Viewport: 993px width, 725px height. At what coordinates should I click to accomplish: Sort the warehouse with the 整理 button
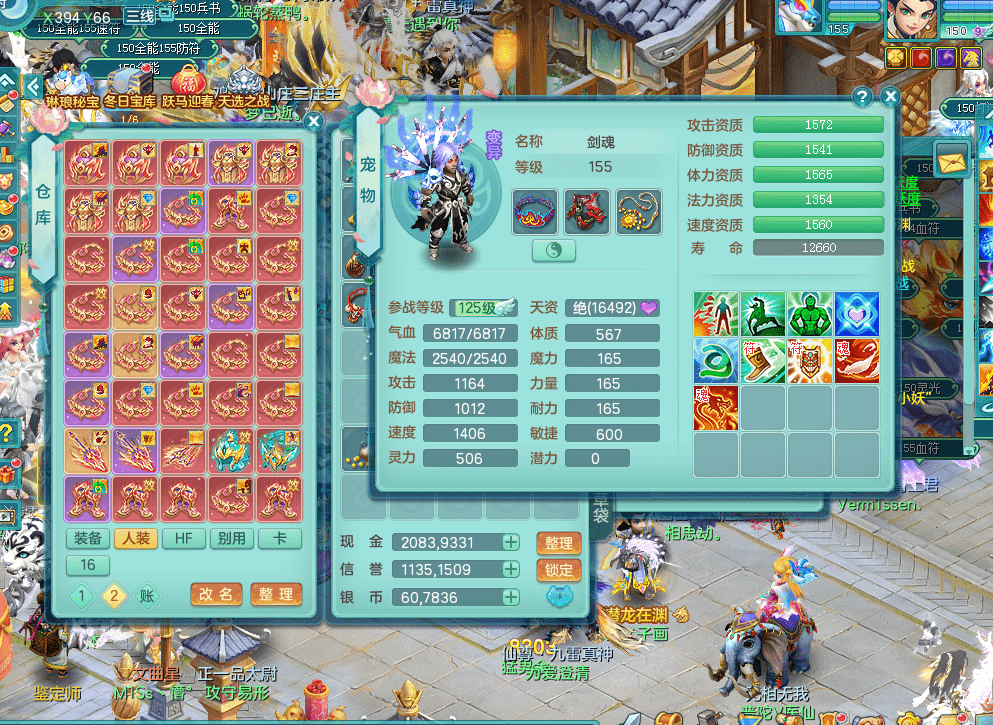pos(276,594)
